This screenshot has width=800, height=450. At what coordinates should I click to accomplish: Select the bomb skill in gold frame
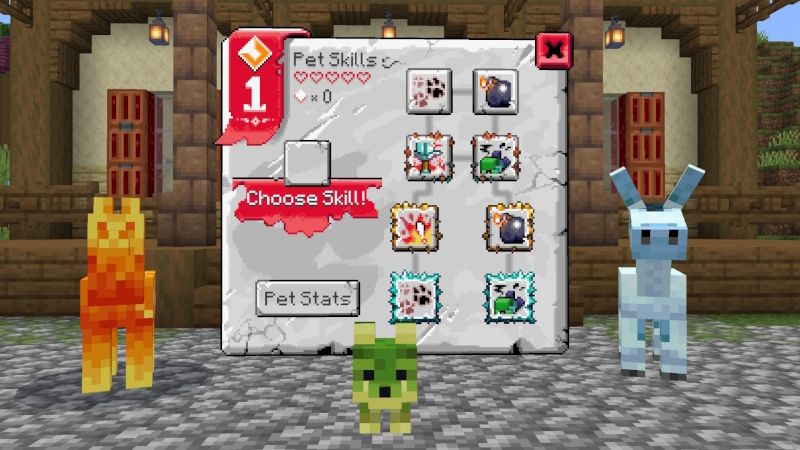click(506, 225)
